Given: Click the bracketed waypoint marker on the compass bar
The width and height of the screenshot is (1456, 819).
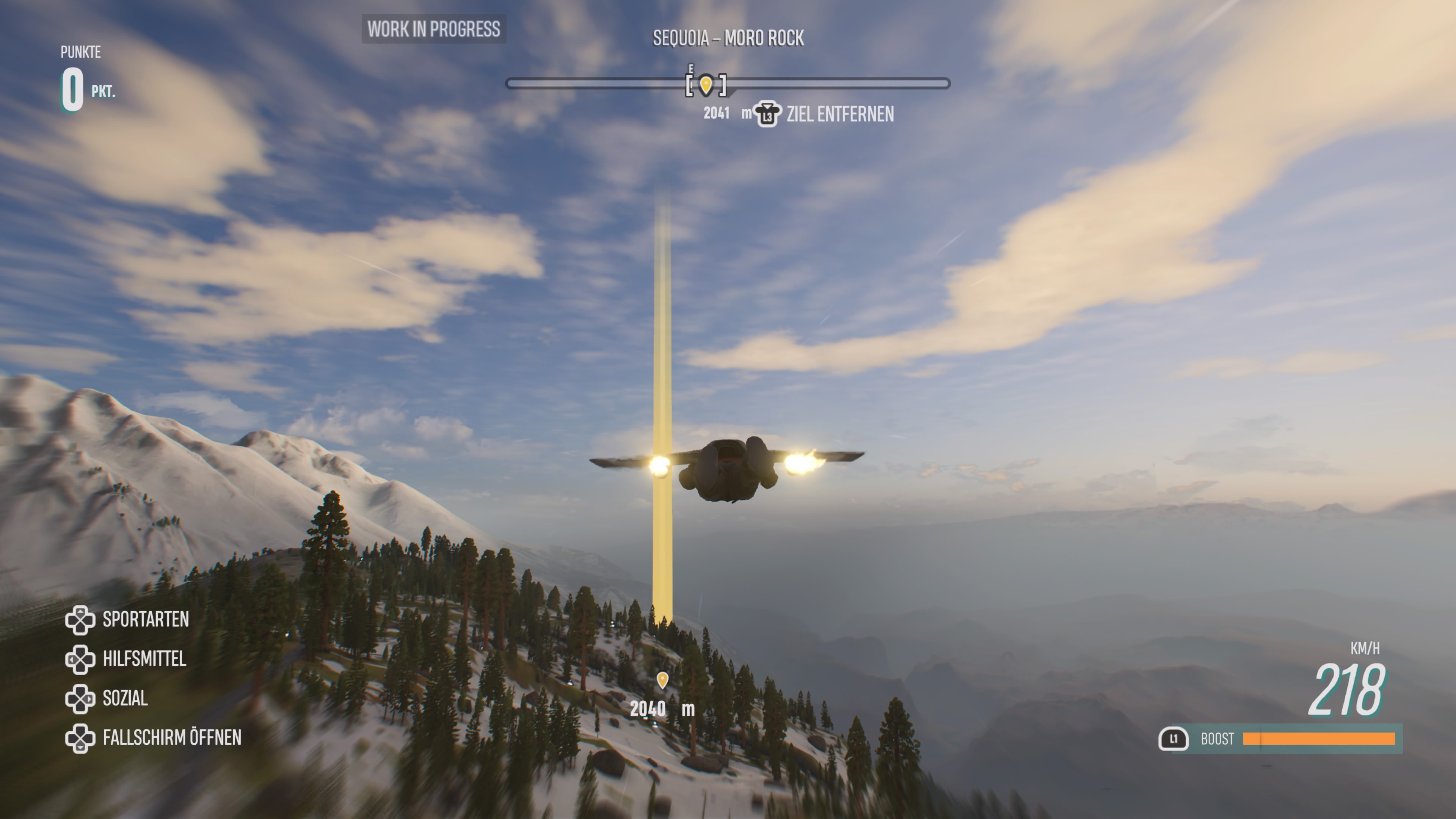Looking at the screenshot, I should 706,85.
